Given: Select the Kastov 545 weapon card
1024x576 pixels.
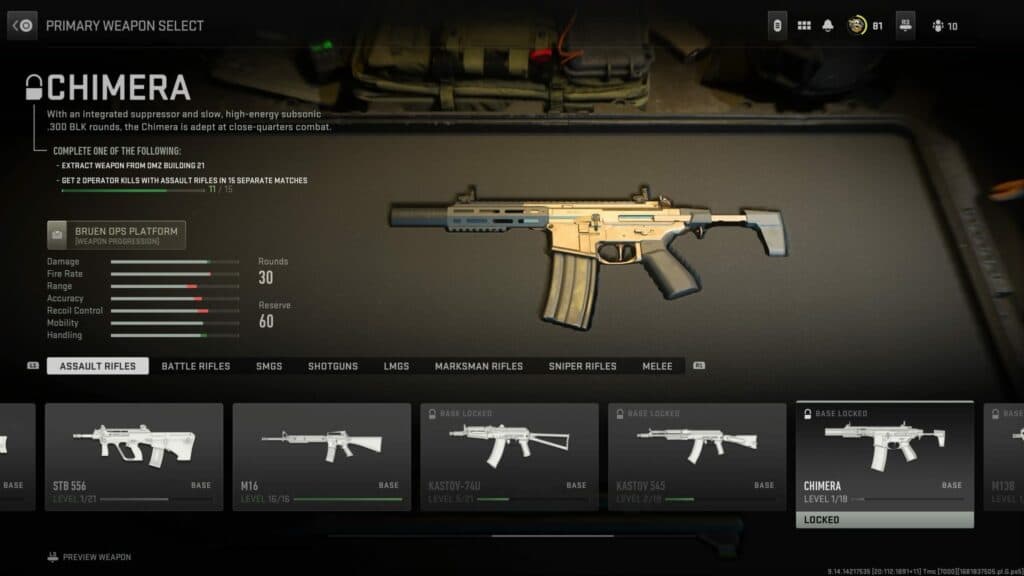Looking at the screenshot, I should (x=697, y=456).
